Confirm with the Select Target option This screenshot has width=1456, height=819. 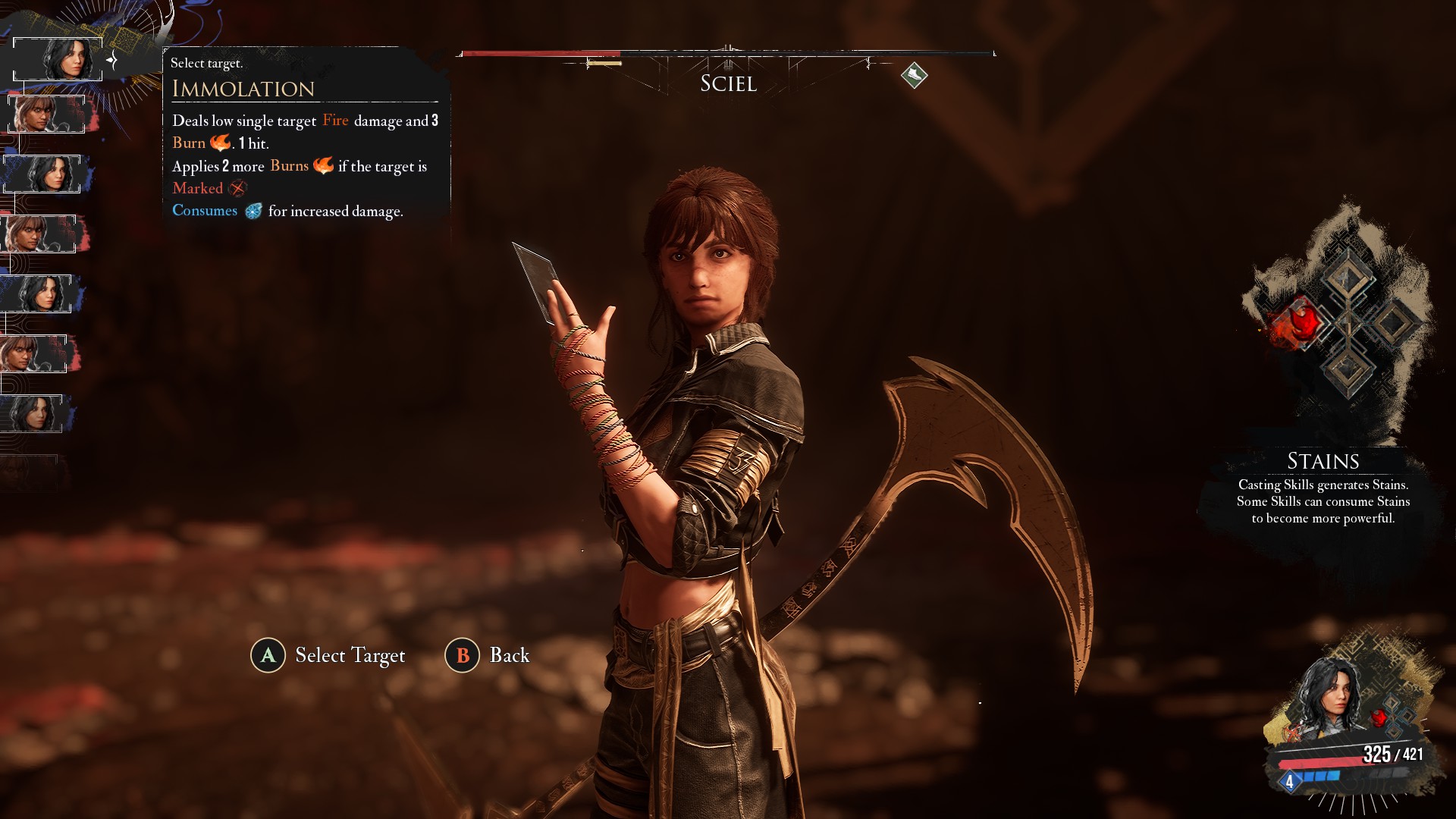328,655
